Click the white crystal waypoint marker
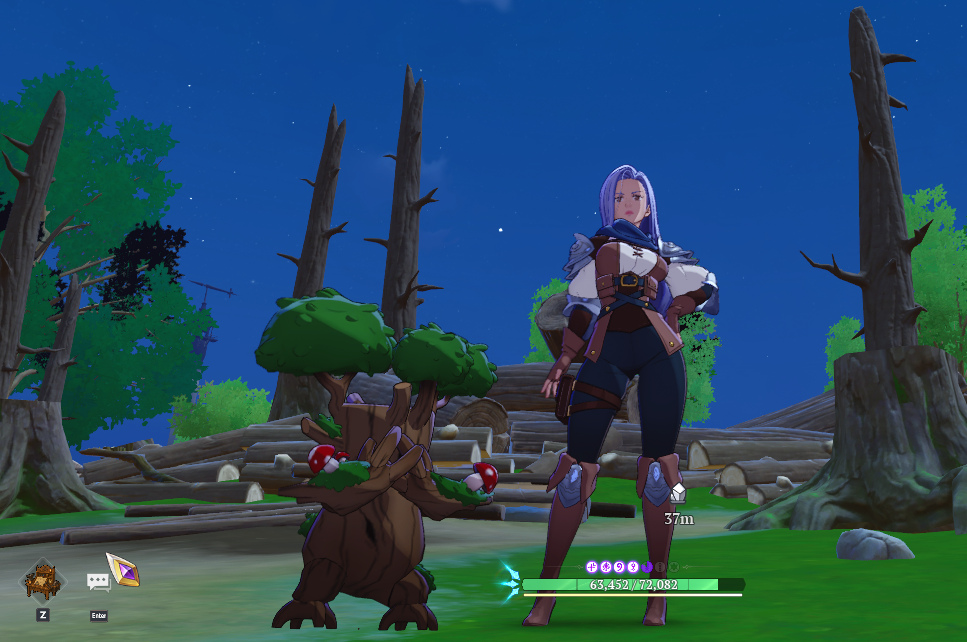 click(678, 492)
